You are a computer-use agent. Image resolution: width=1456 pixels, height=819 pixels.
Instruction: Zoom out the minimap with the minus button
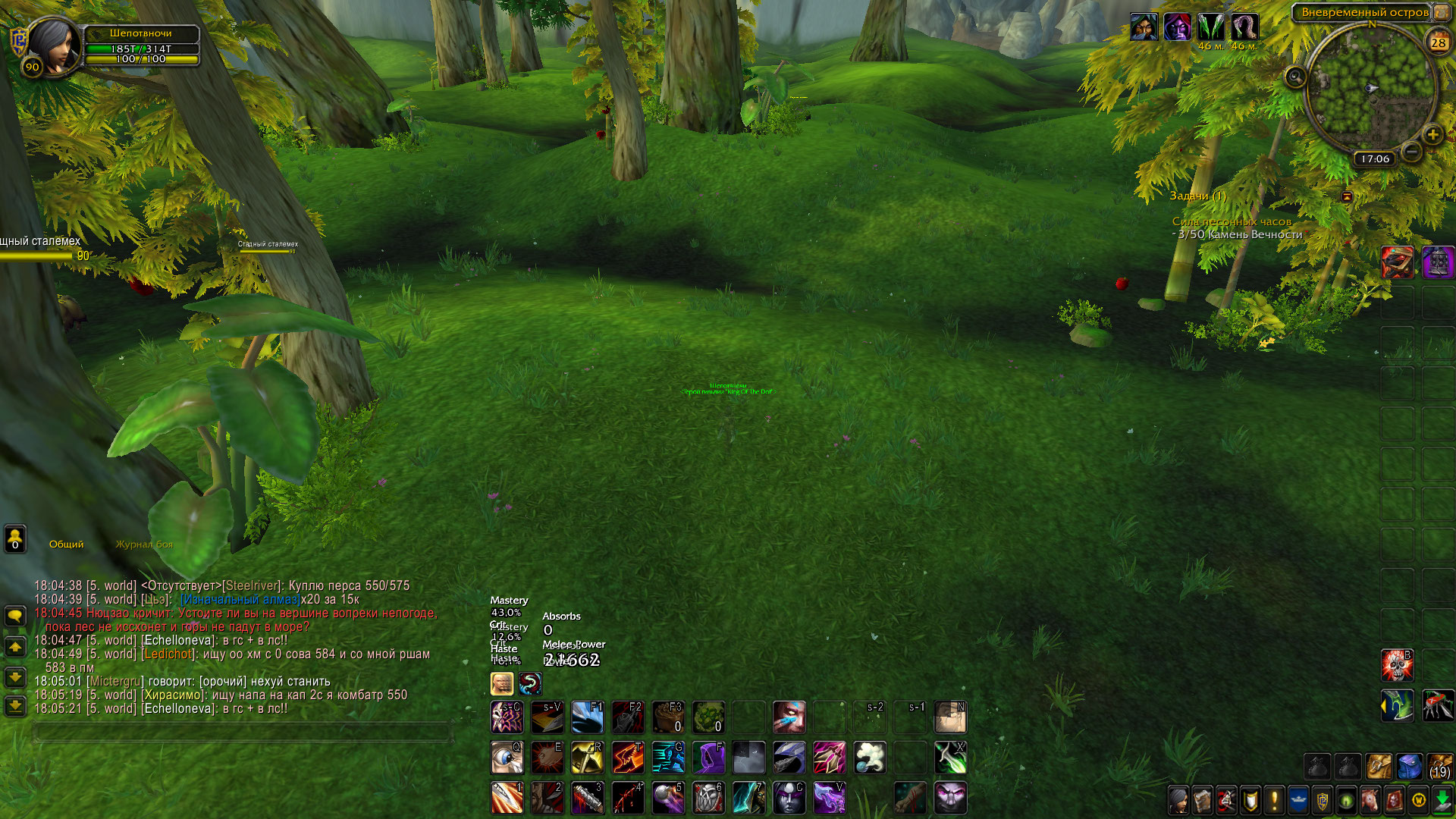[1411, 152]
